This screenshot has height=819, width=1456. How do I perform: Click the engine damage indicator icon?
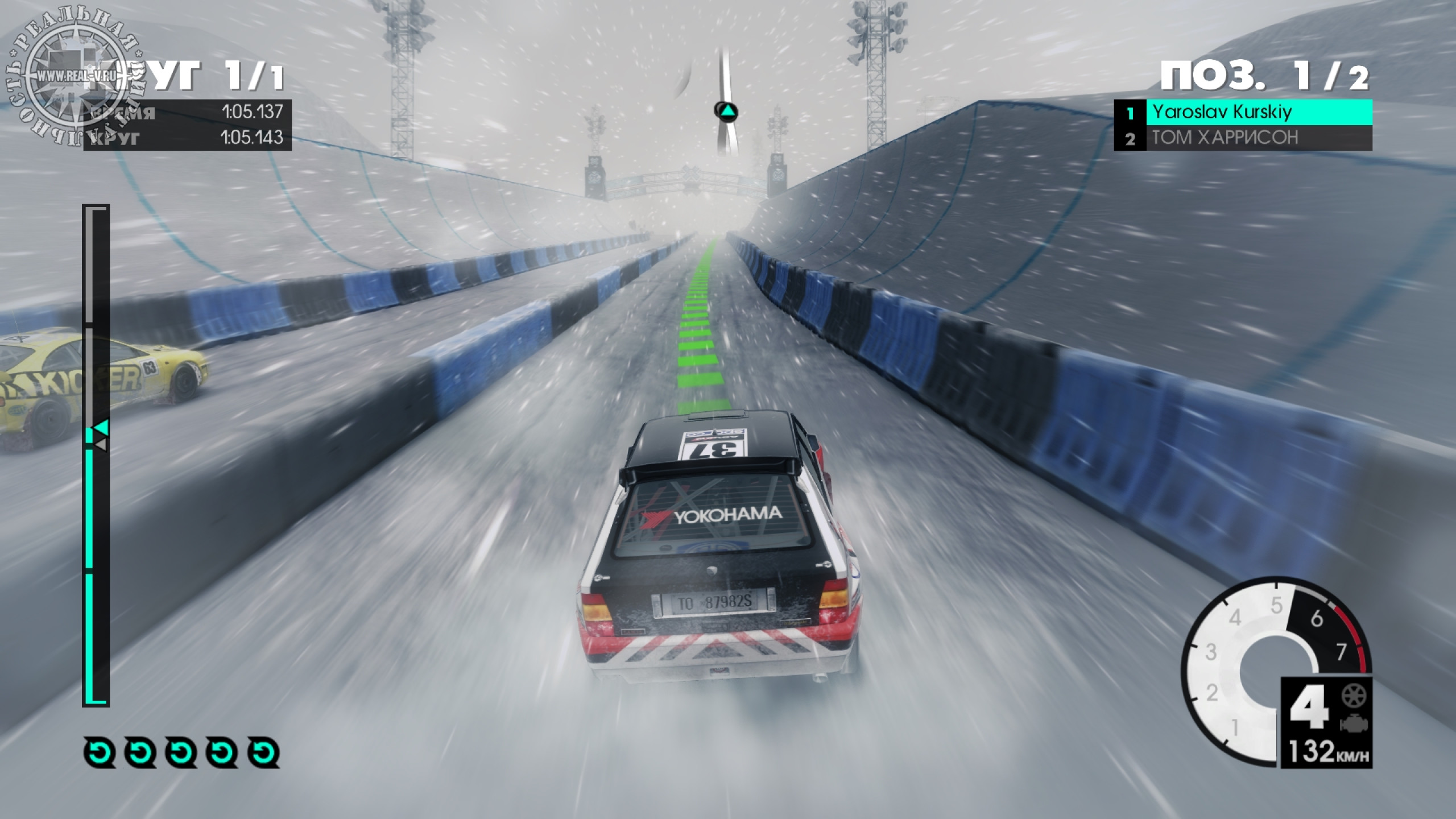pyautogui.click(x=1352, y=723)
